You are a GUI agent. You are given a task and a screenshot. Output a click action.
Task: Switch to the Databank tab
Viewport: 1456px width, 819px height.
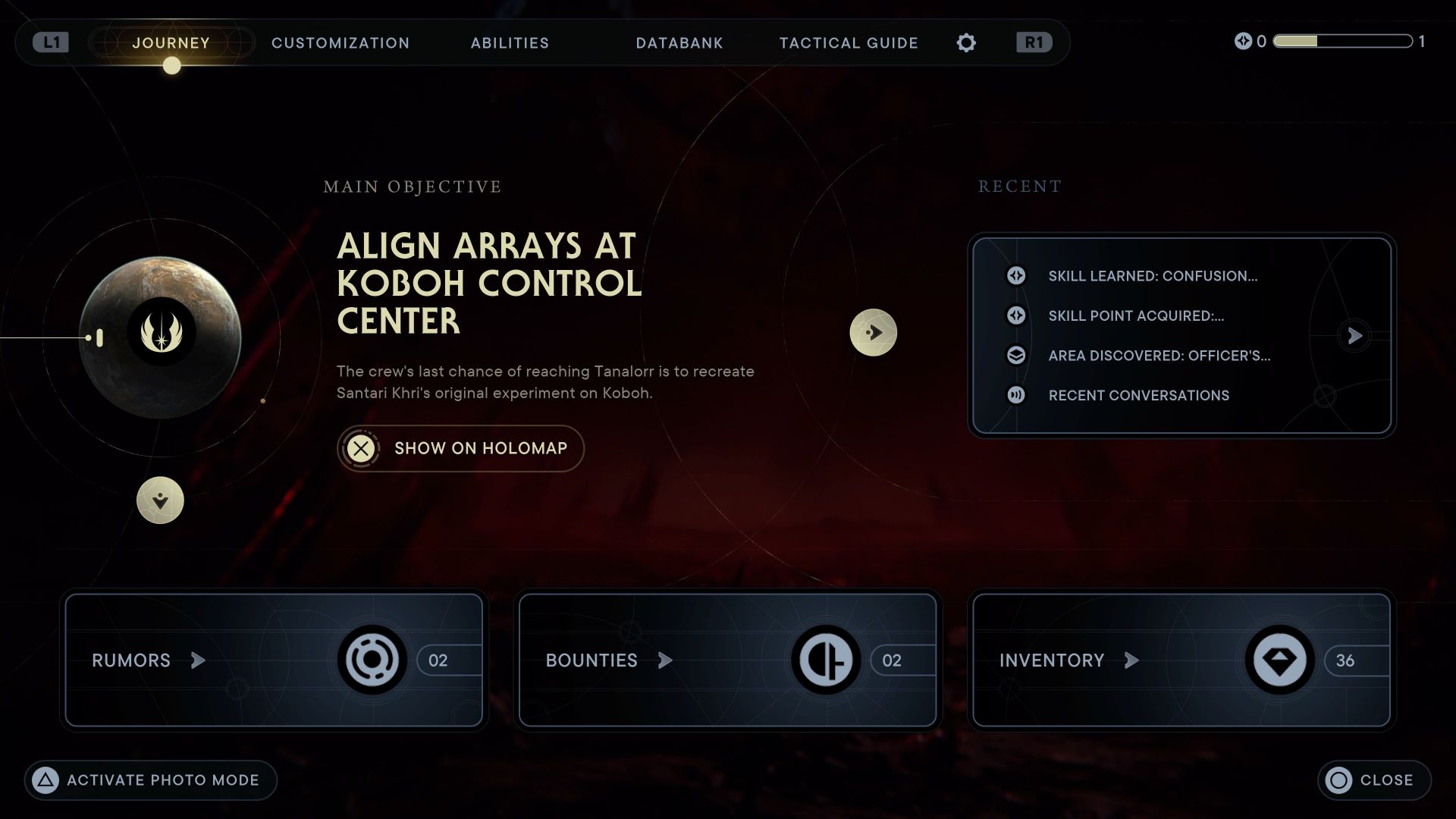pyautogui.click(x=679, y=43)
